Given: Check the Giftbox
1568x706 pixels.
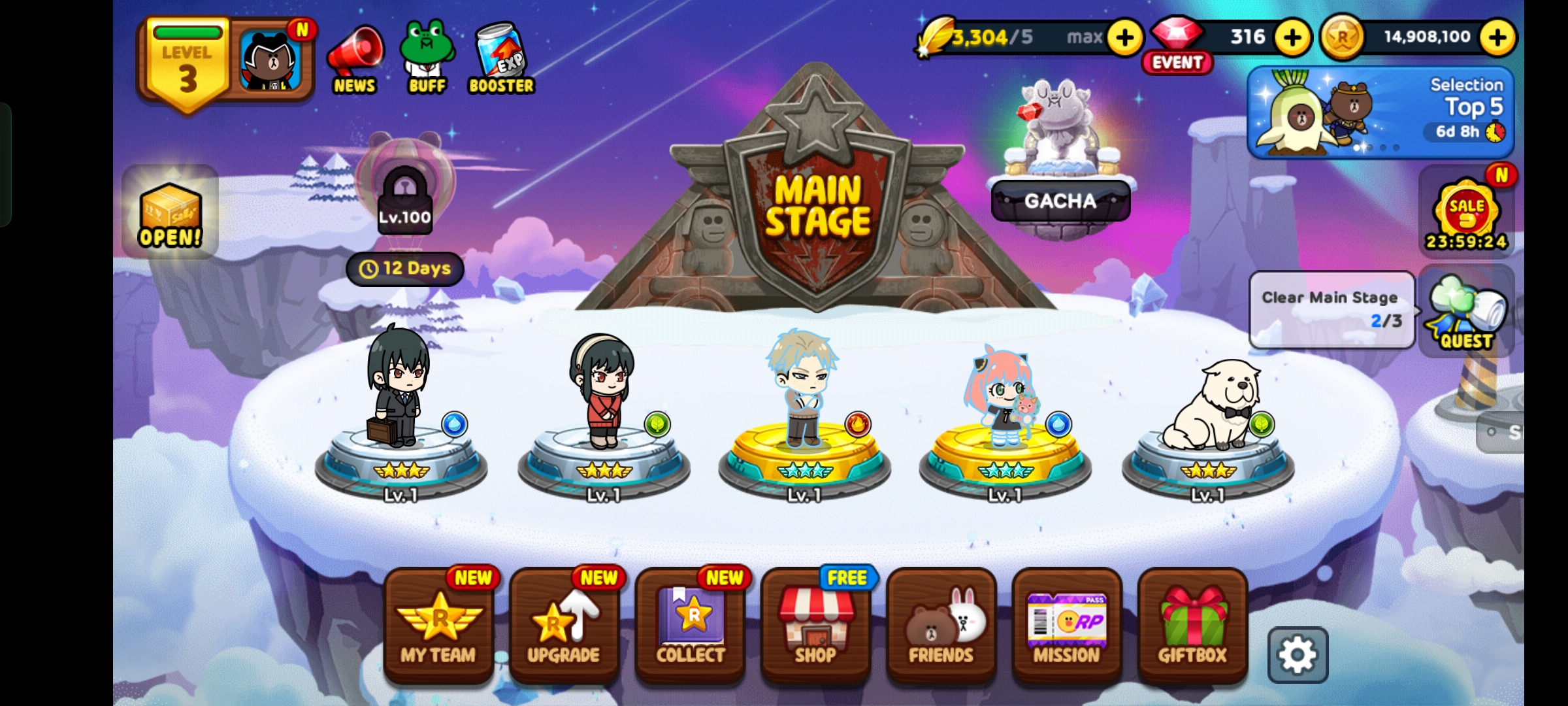Looking at the screenshot, I should point(1192,626).
